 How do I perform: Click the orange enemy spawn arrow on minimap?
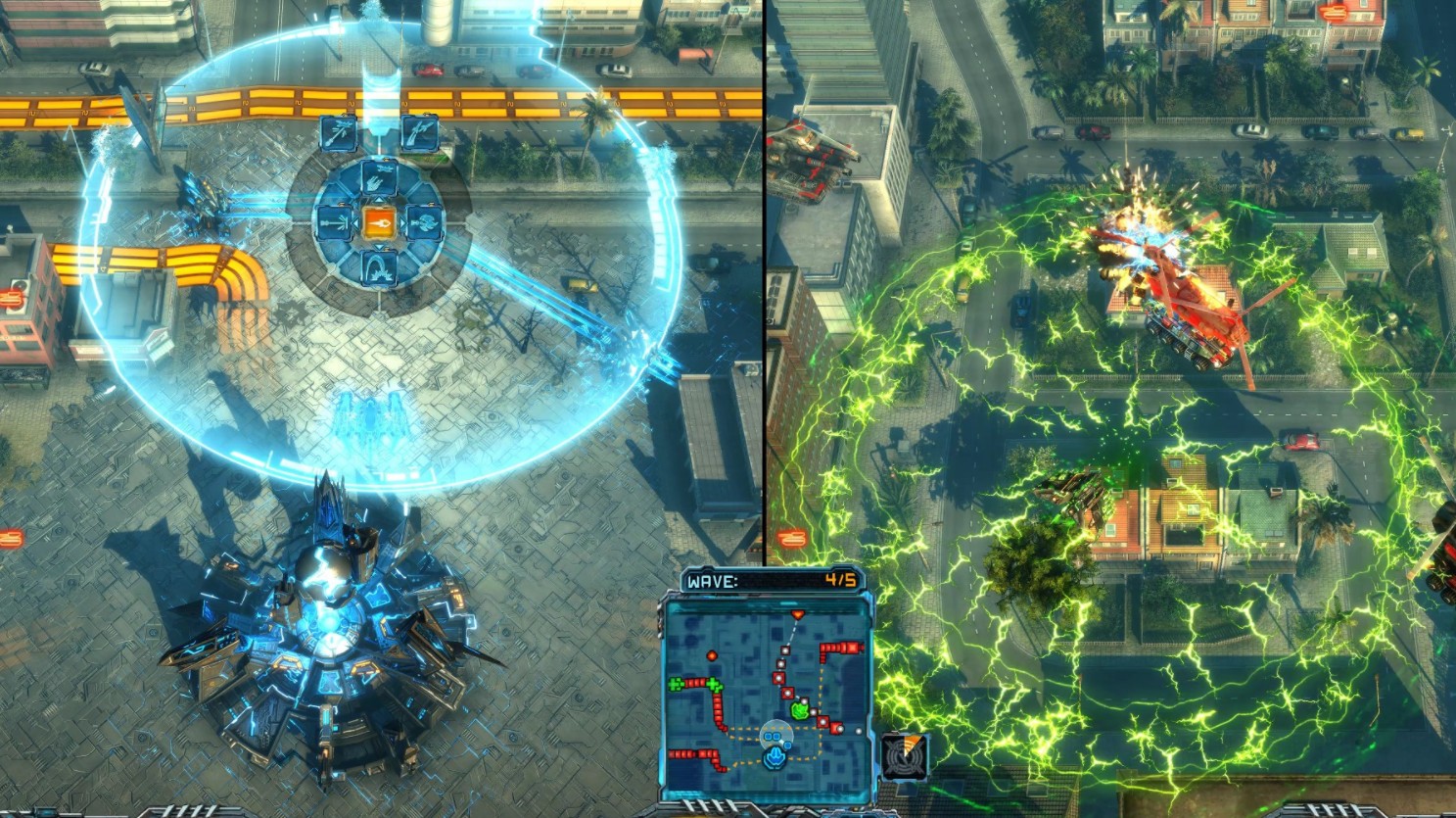pos(798,614)
